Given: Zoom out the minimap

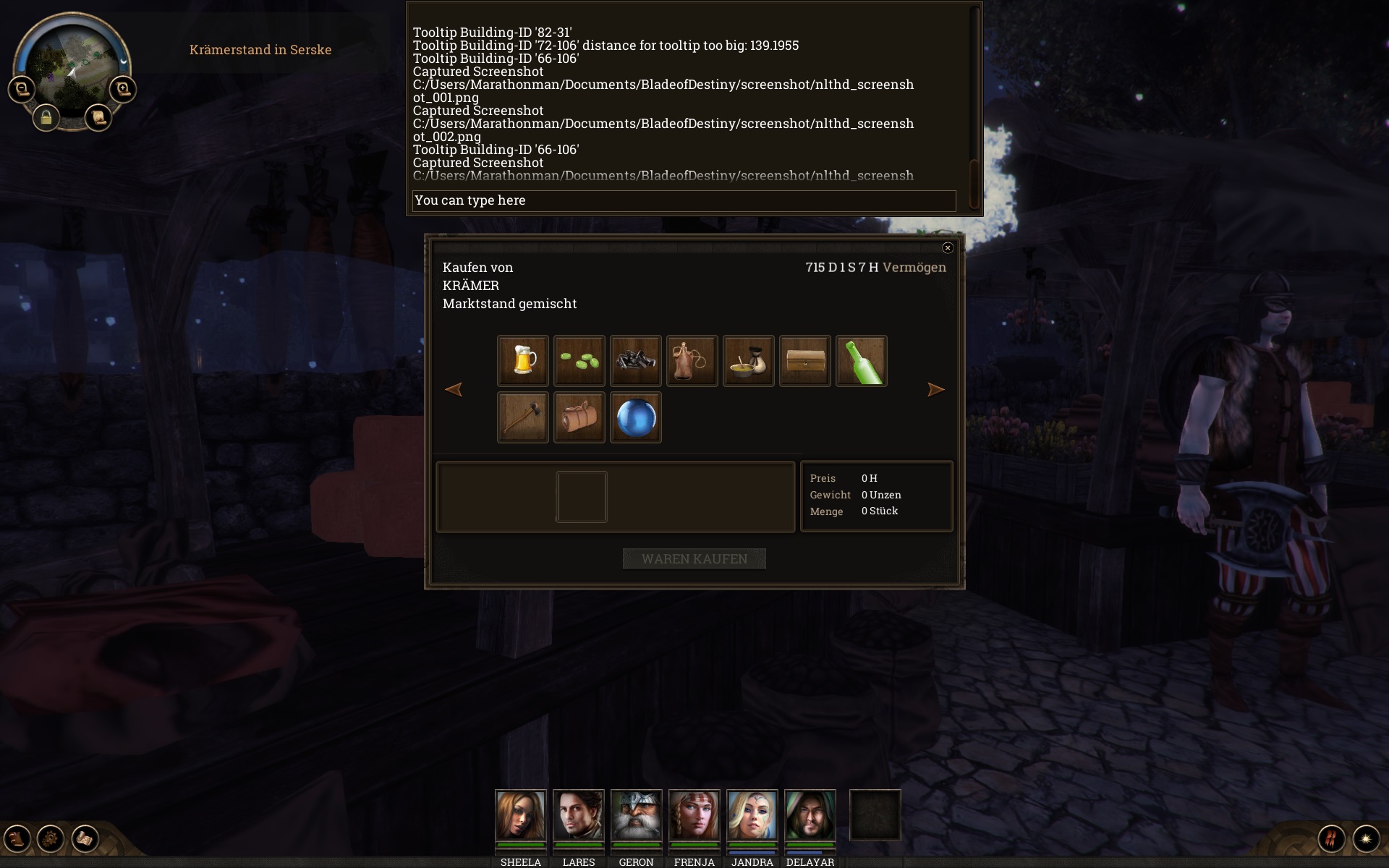Looking at the screenshot, I should coord(22,89).
